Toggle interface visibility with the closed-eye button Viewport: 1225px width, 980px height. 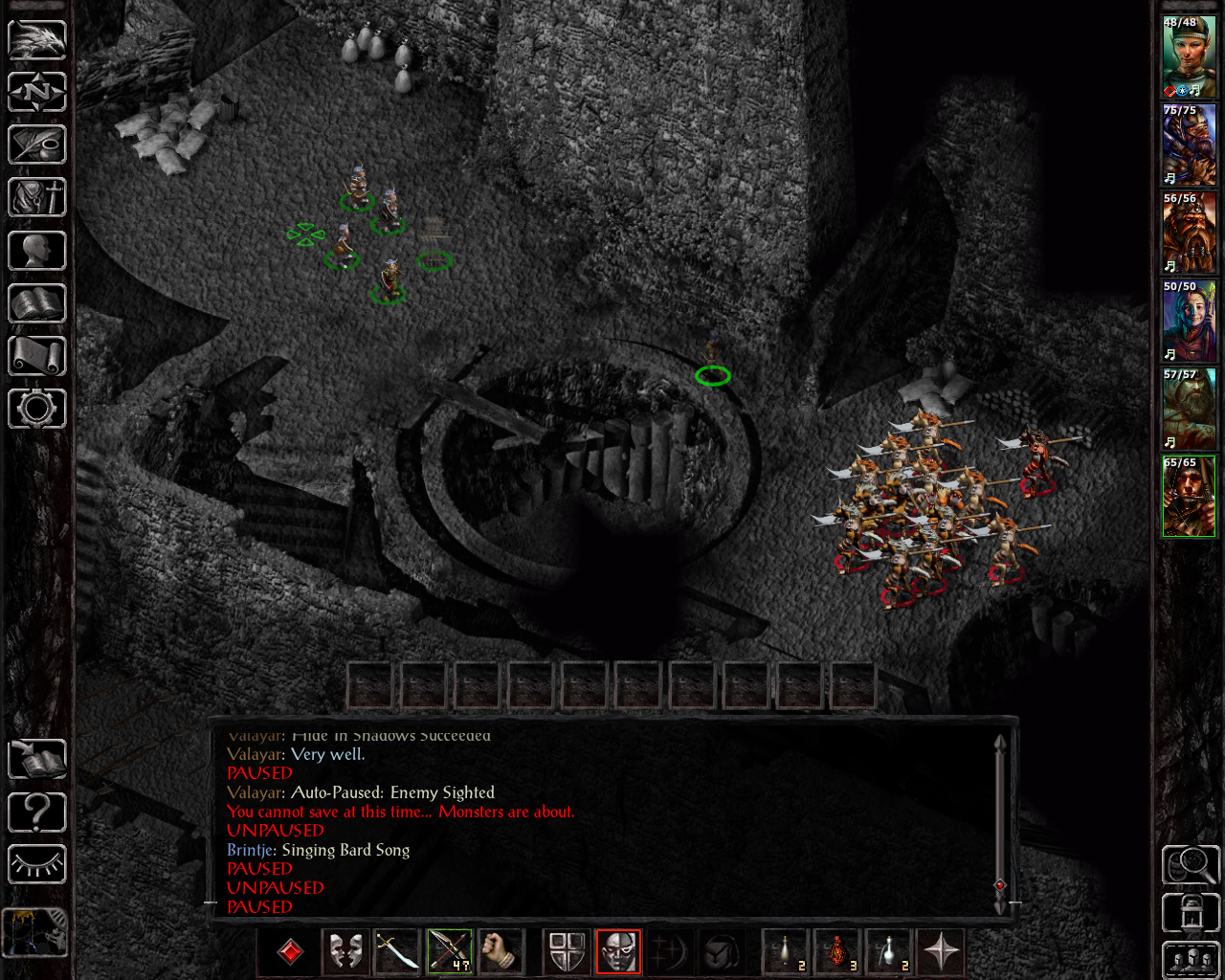pyautogui.click(x=36, y=865)
